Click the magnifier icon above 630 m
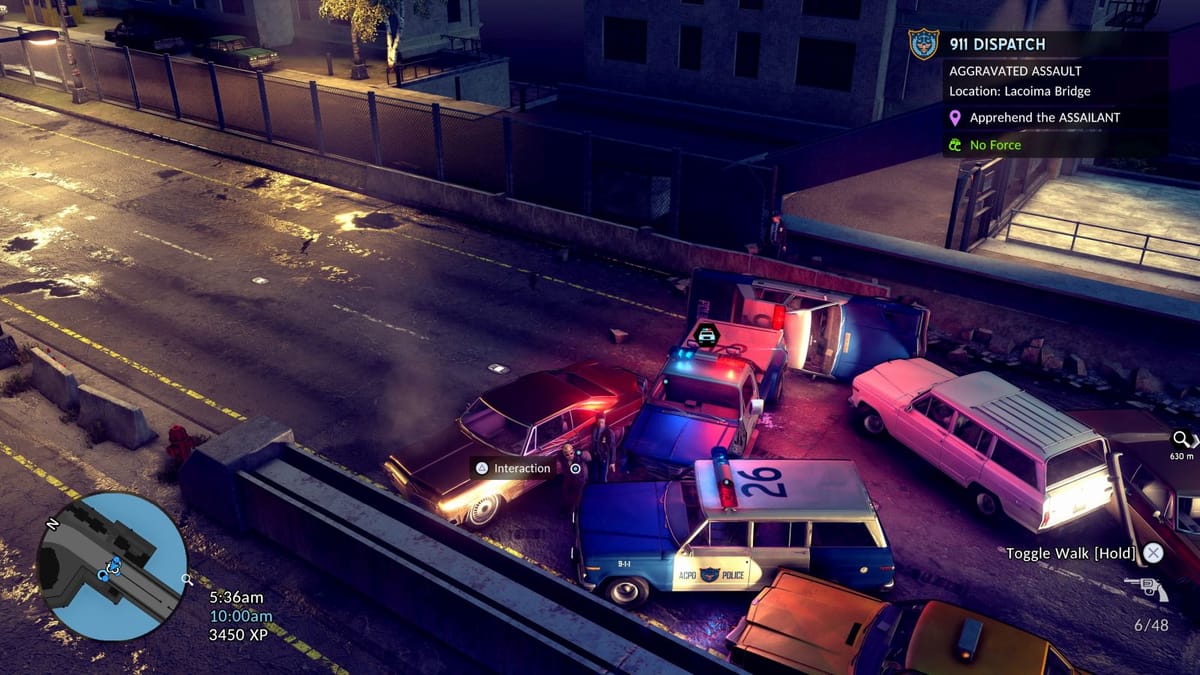1200x675 pixels. coord(1181,439)
